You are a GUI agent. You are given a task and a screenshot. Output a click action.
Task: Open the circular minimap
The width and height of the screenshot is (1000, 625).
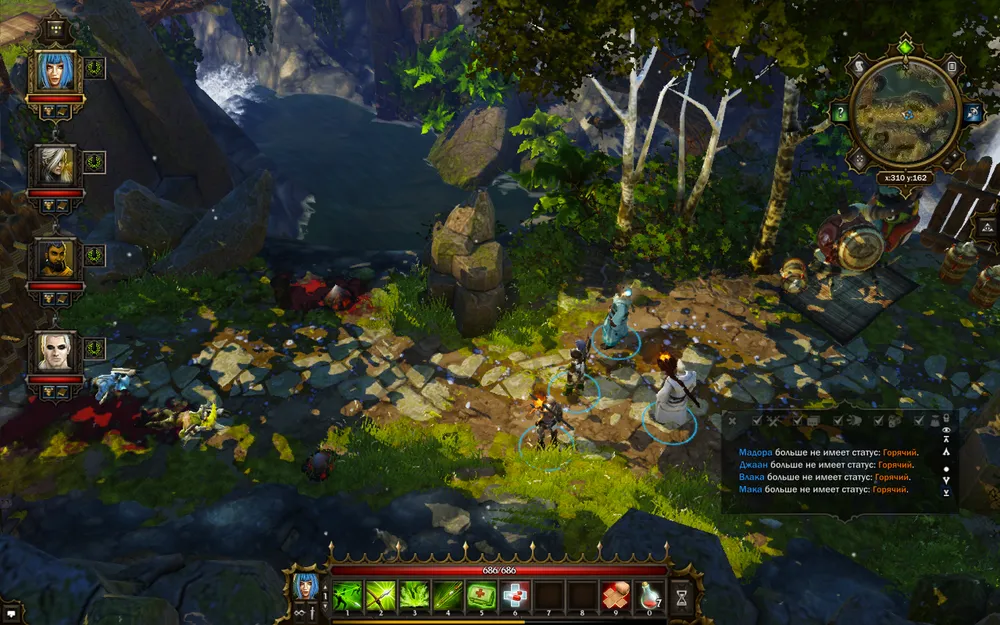906,114
